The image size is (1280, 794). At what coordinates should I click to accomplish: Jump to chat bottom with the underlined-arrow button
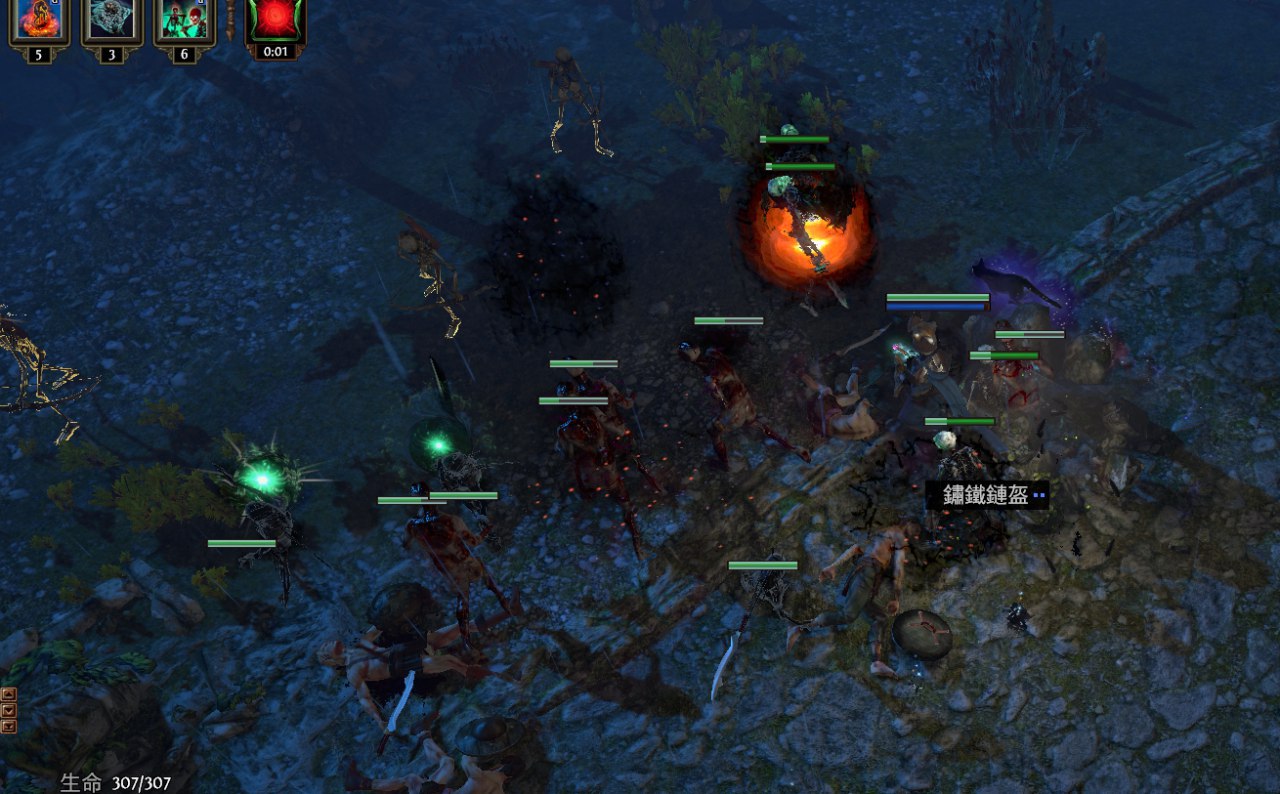[9, 726]
